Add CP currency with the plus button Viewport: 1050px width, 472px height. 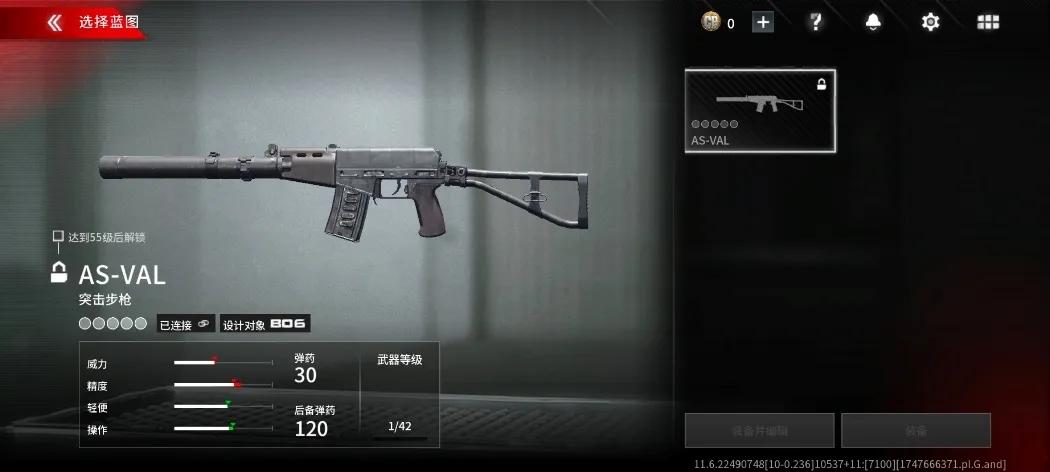[x=763, y=22]
